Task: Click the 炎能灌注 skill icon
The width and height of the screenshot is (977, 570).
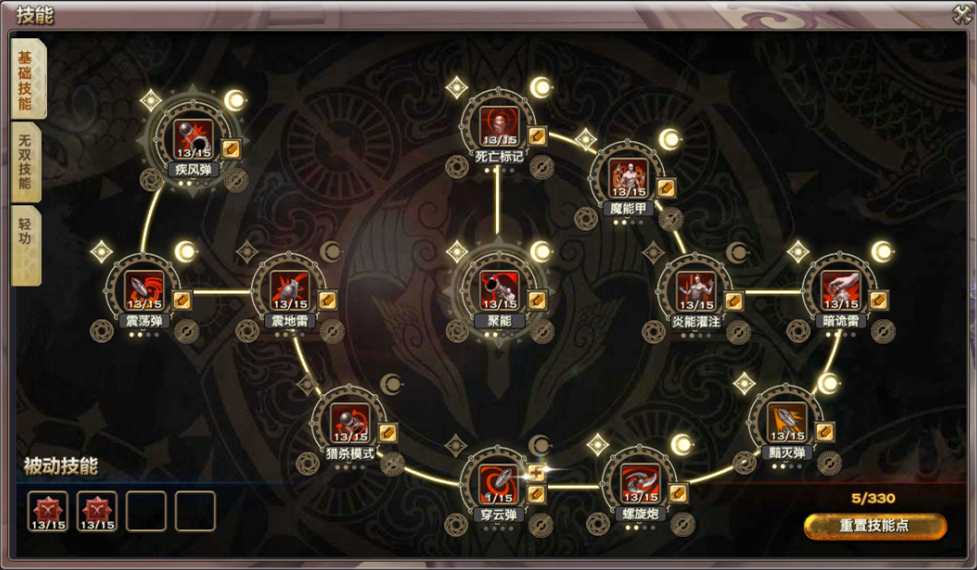Action: (x=696, y=291)
